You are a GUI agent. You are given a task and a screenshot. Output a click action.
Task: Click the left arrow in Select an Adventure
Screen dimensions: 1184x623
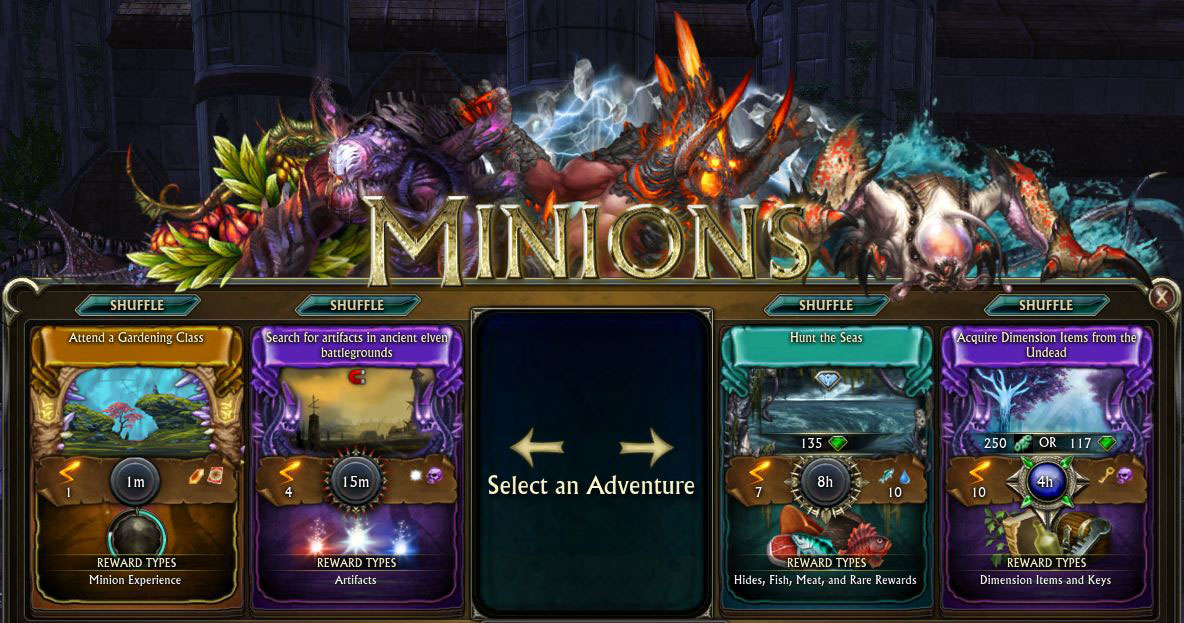coord(537,448)
